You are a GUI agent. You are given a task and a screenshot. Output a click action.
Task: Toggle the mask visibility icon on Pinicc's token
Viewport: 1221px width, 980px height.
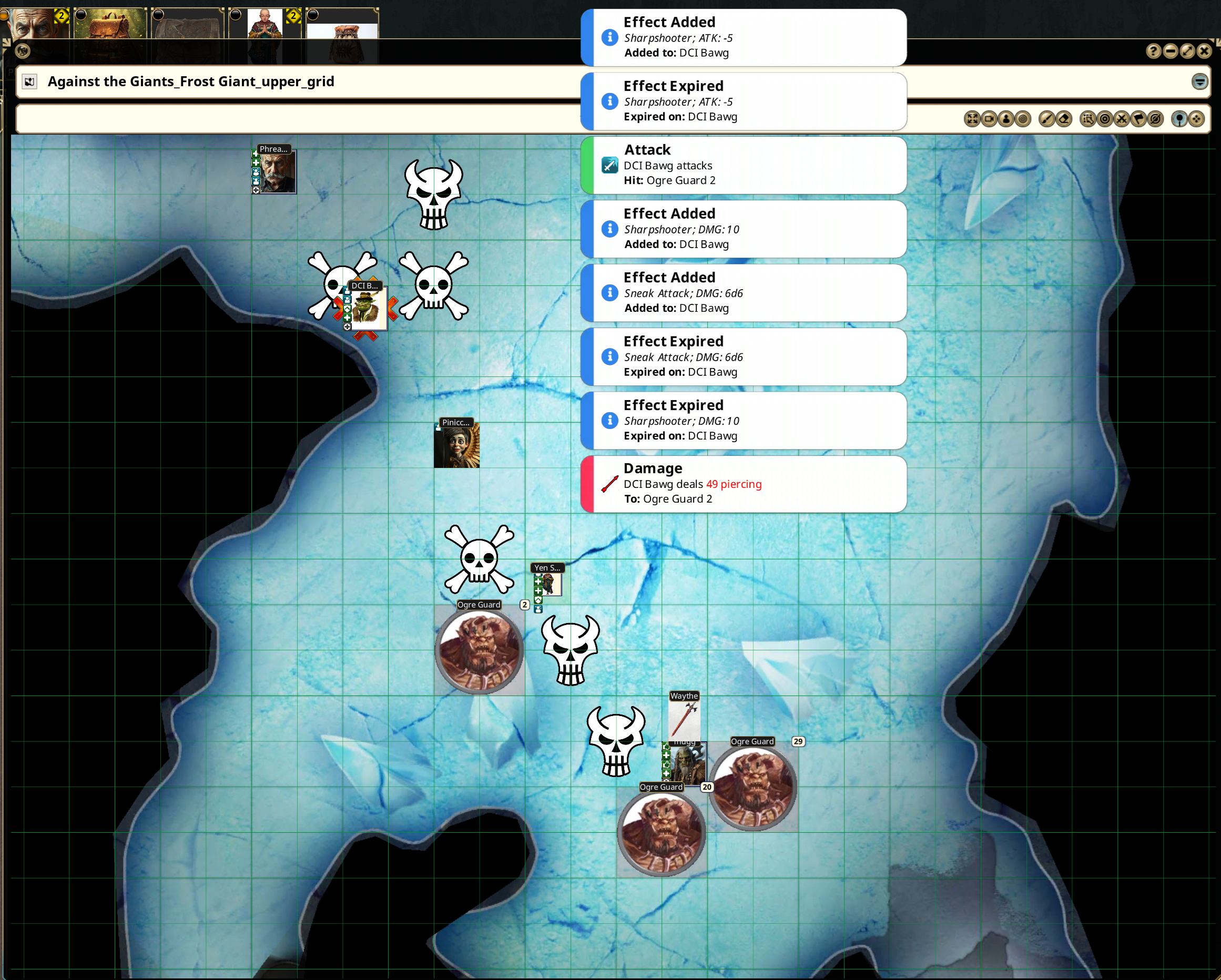click(439, 428)
